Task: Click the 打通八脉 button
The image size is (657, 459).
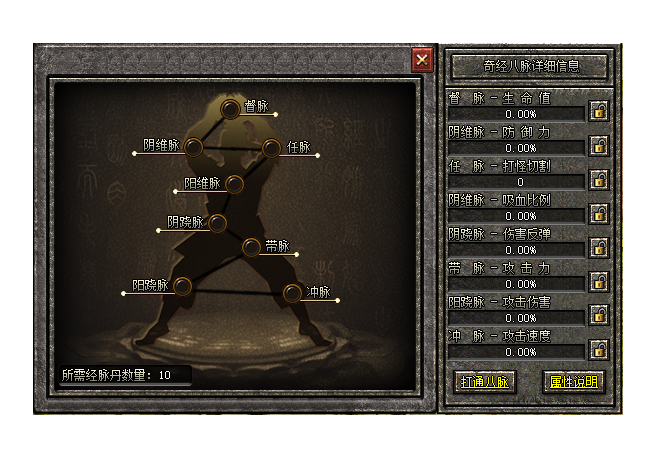Action: 485,382
